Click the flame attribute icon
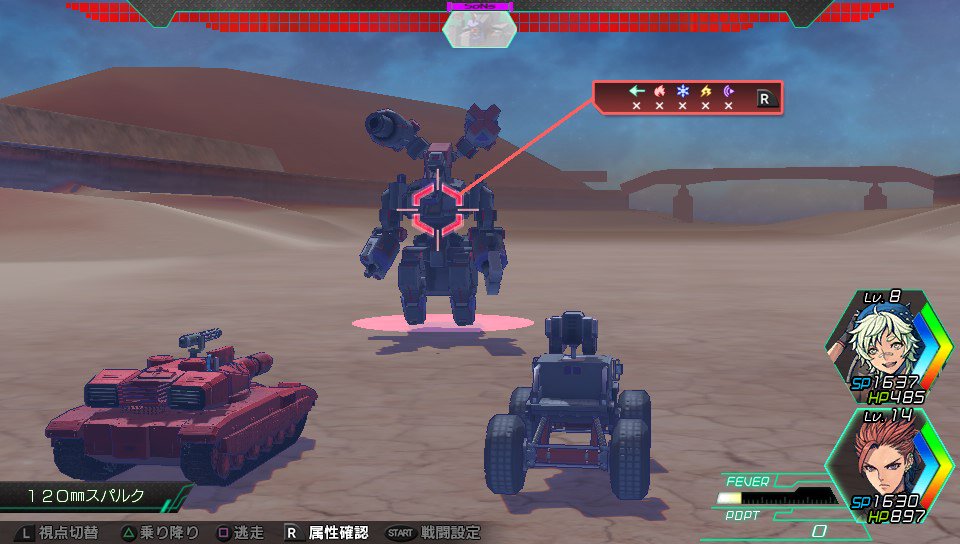 click(659, 91)
